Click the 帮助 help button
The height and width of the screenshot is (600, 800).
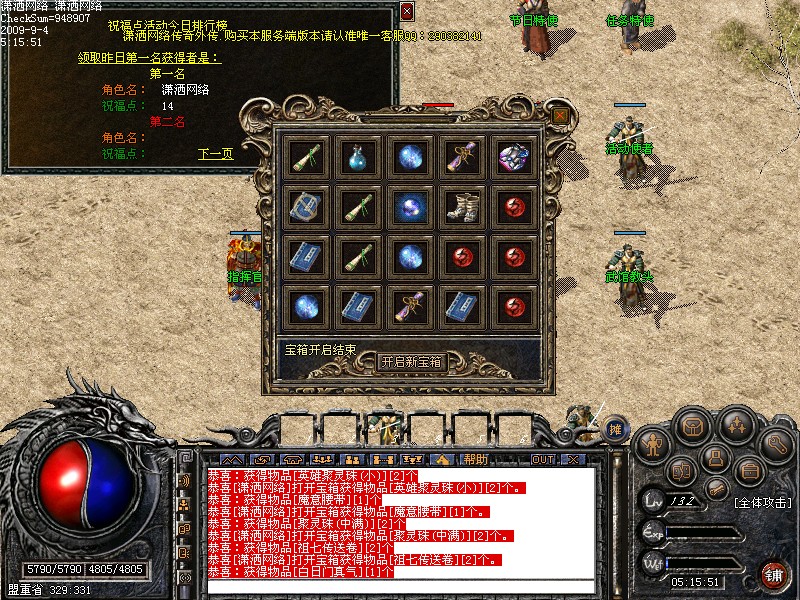(x=476, y=459)
